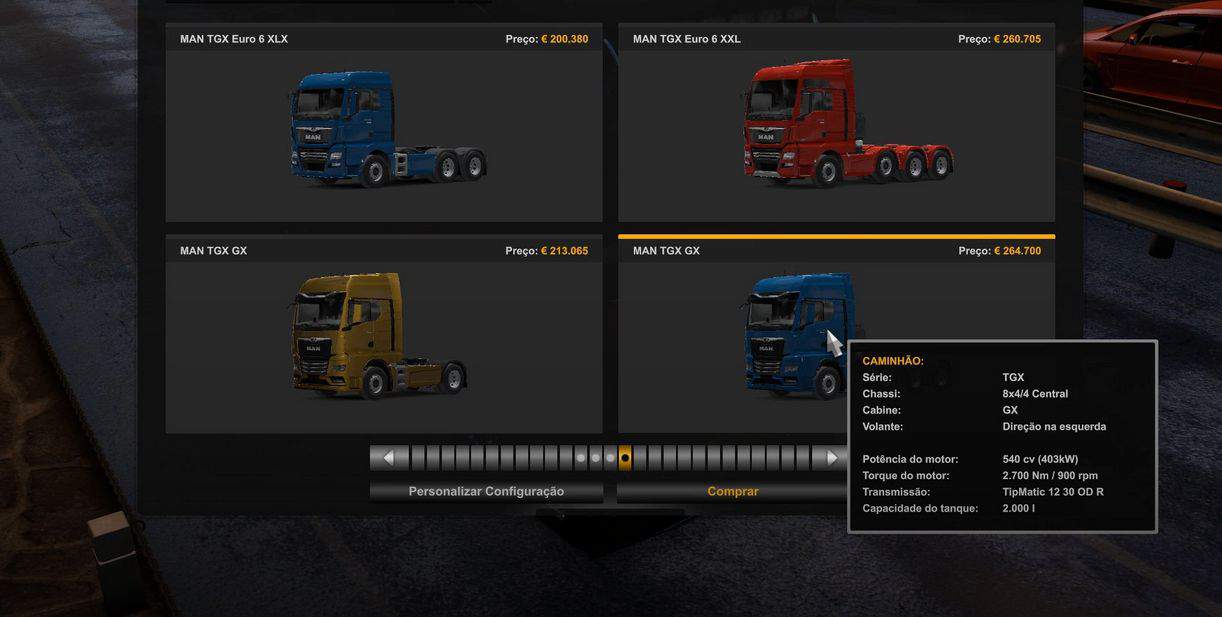Click the highlighted orange page indicator

click(x=625, y=458)
